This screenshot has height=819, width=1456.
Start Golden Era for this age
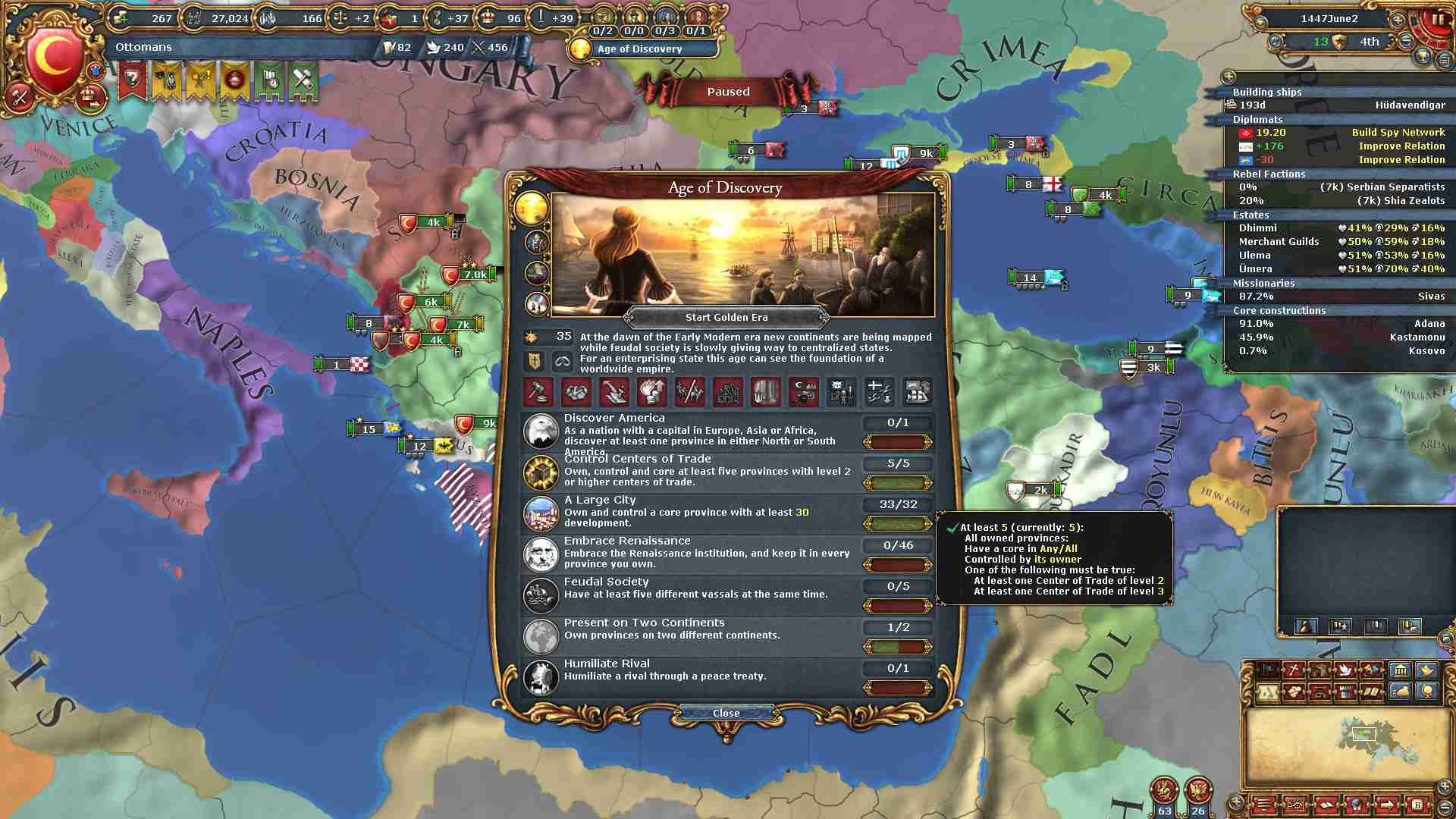tap(726, 318)
